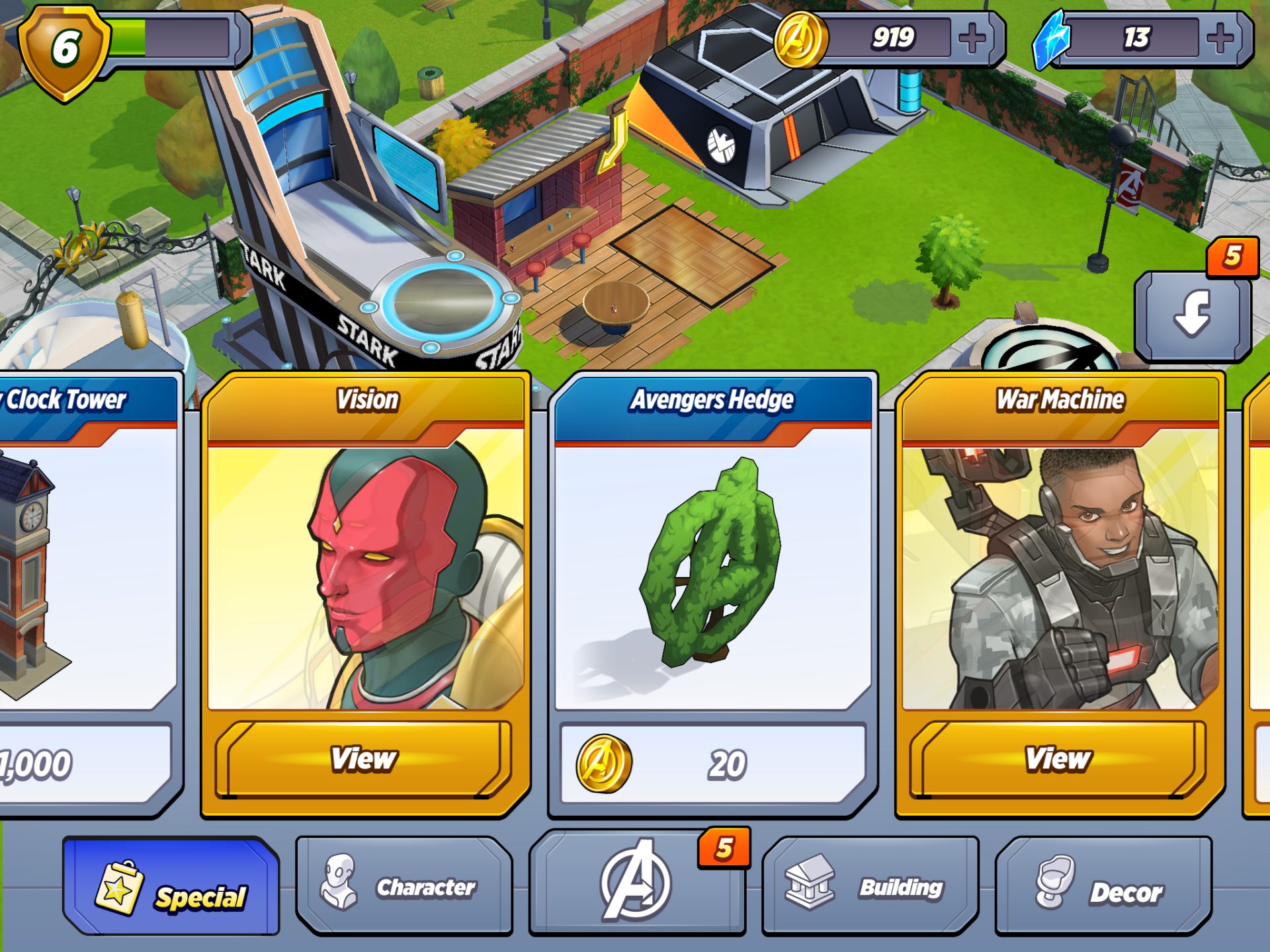Tap the level 6 shield badge
The image size is (1270, 952).
(64, 52)
